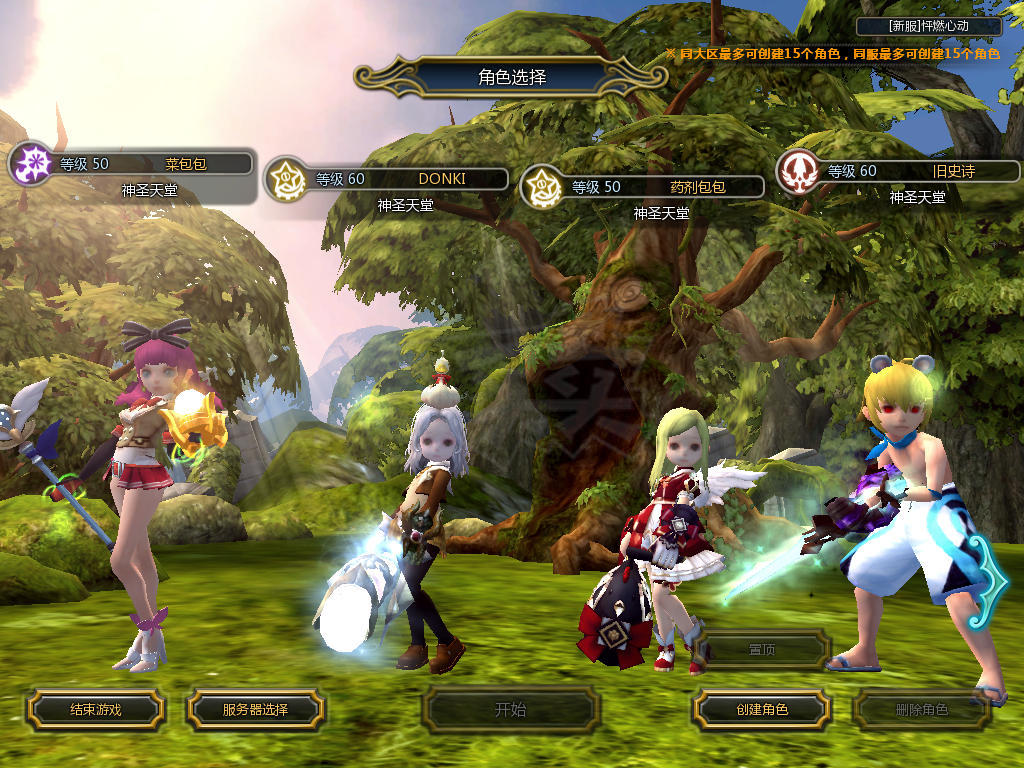The width and height of the screenshot is (1024, 768).
Task: Click the purple class emblem of 菜包包
Action: pyautogui.click(x=29, y=163)
